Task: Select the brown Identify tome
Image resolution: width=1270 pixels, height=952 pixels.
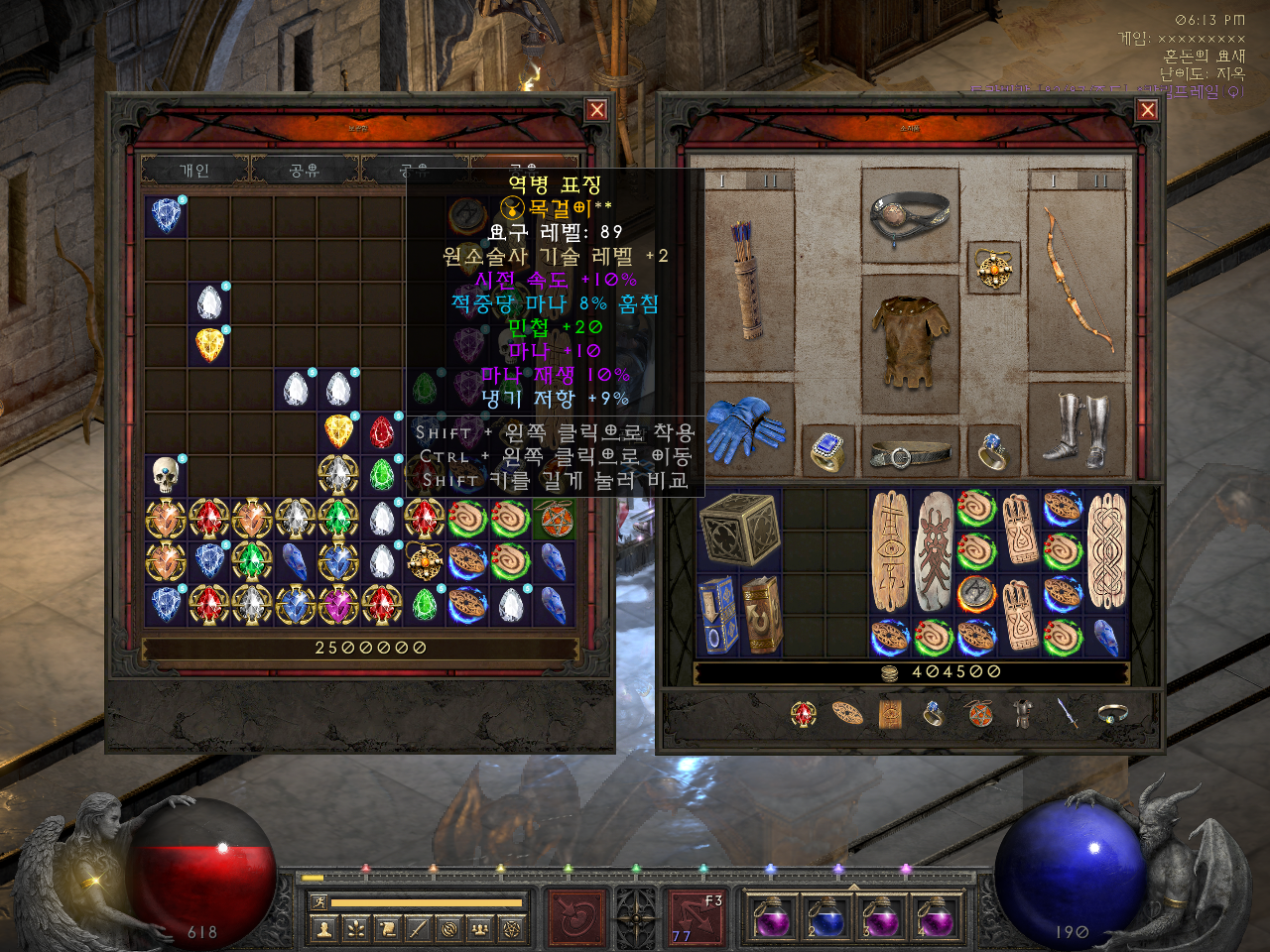Action: [x=761, y=615]
